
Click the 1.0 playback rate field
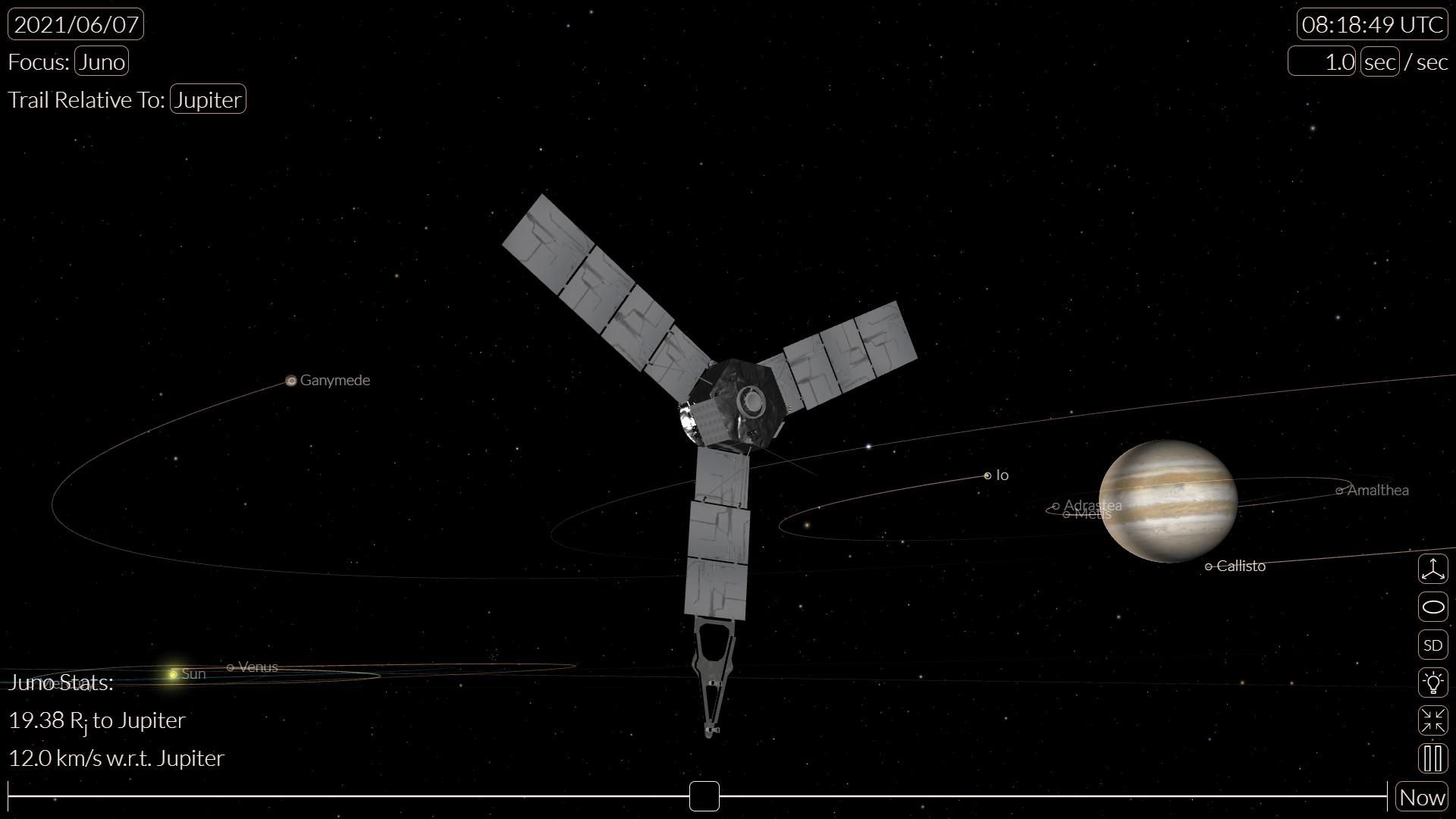pyautogui.click(x=1321, y=61)
